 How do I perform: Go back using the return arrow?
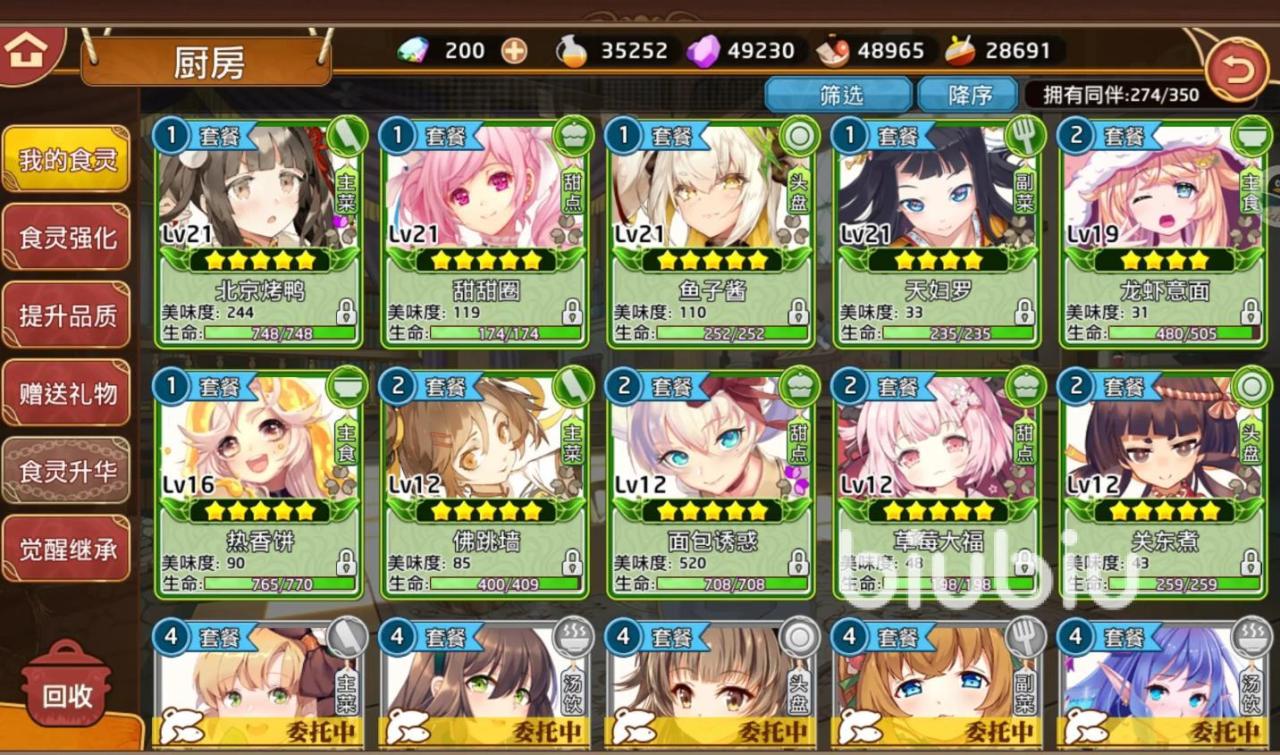click(x=1236, y=70)
